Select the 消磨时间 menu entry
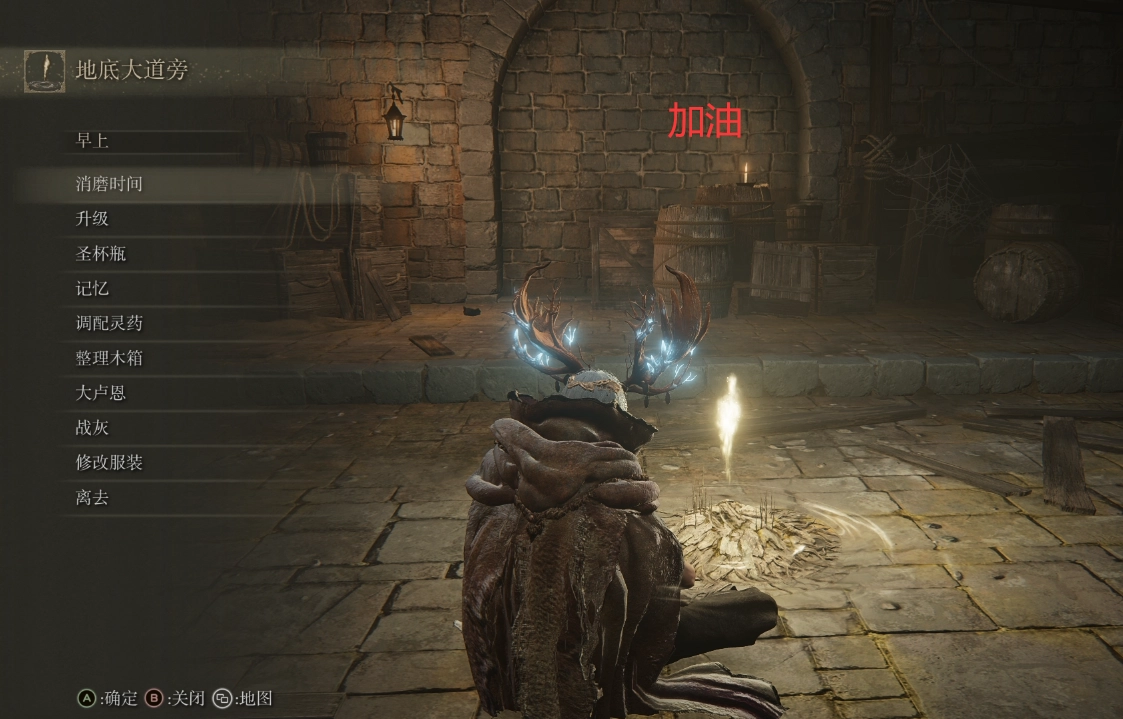 point(109,184)
